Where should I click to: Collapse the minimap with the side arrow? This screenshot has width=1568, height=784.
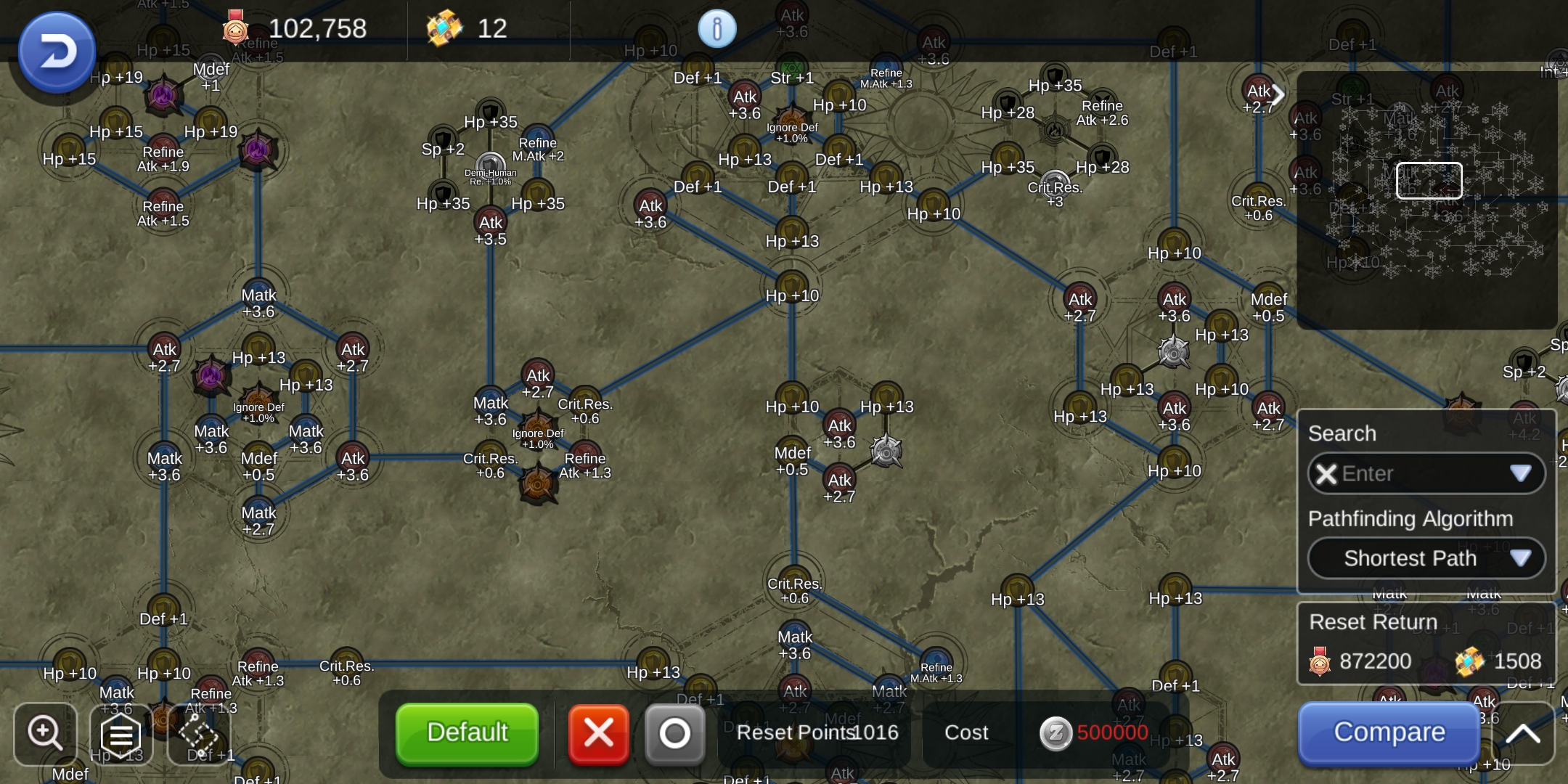(1279, 94)
